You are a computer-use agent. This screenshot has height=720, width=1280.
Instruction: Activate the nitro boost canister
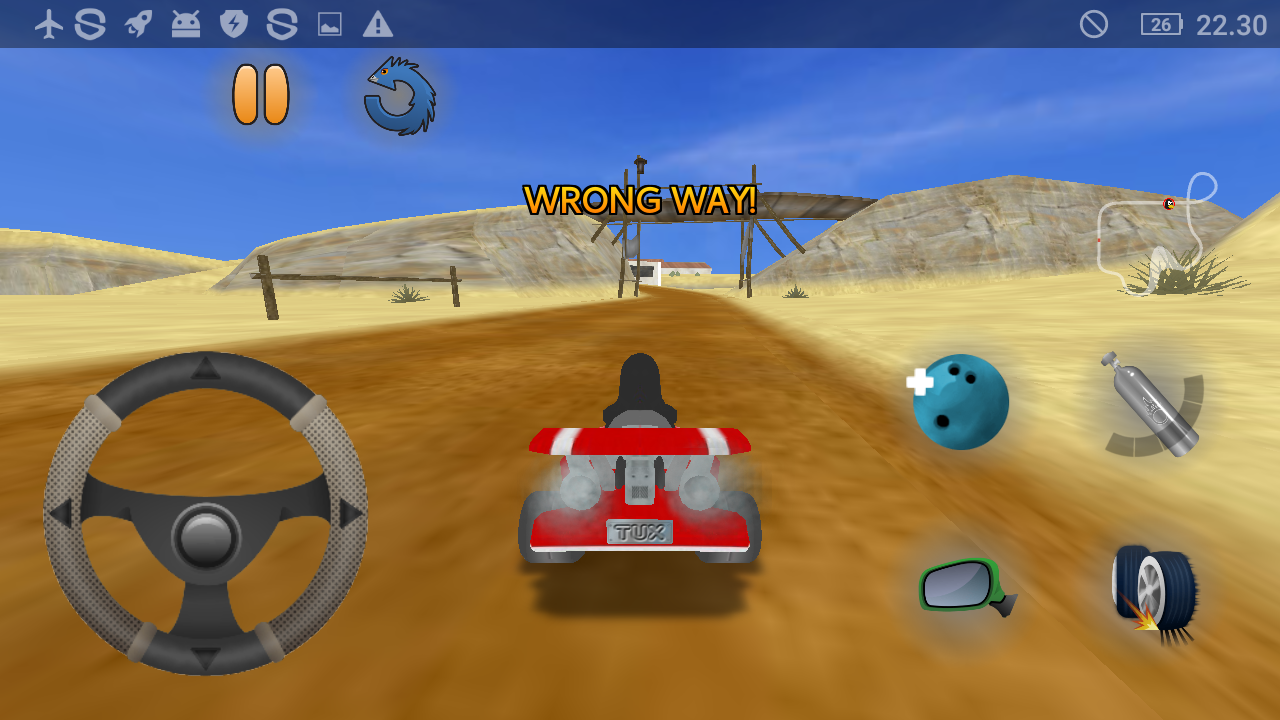coord(1151,403)
